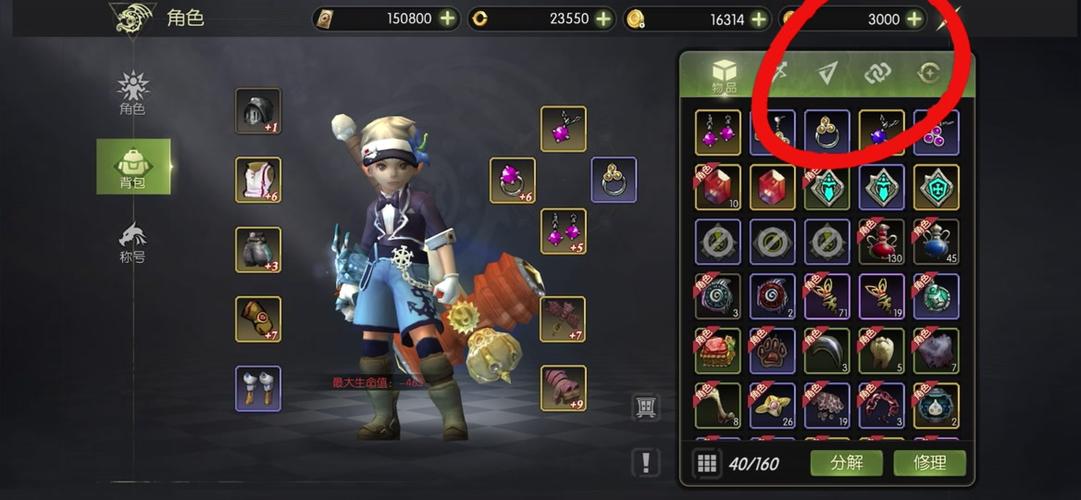Screen dimensions: 1081x500
Task: Select the equipped white vest armor +6
Action: point(258,180)
